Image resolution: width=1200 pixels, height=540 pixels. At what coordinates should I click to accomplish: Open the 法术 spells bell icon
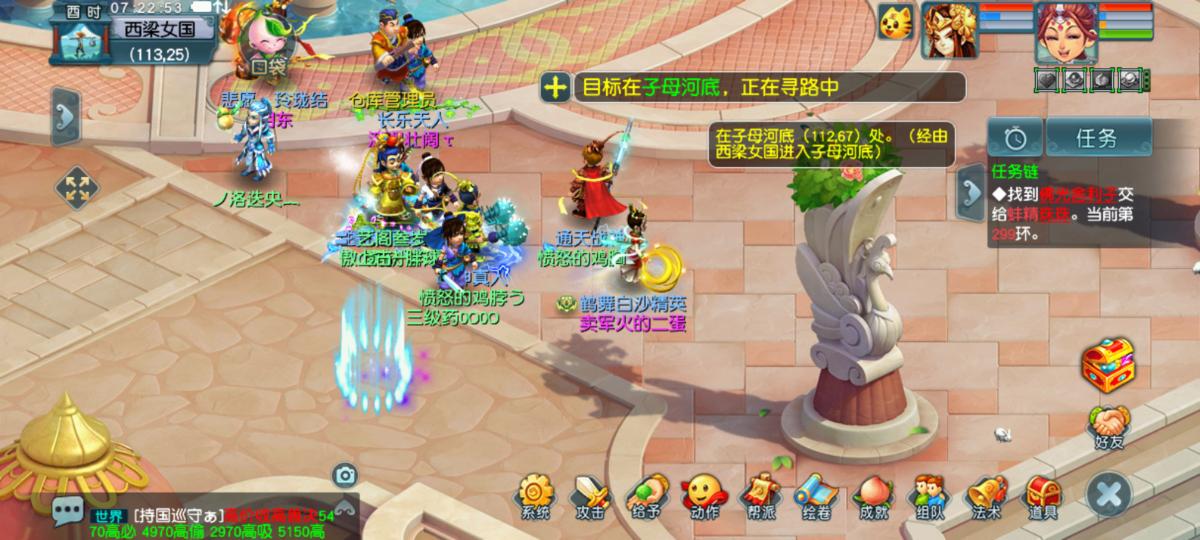985,496
